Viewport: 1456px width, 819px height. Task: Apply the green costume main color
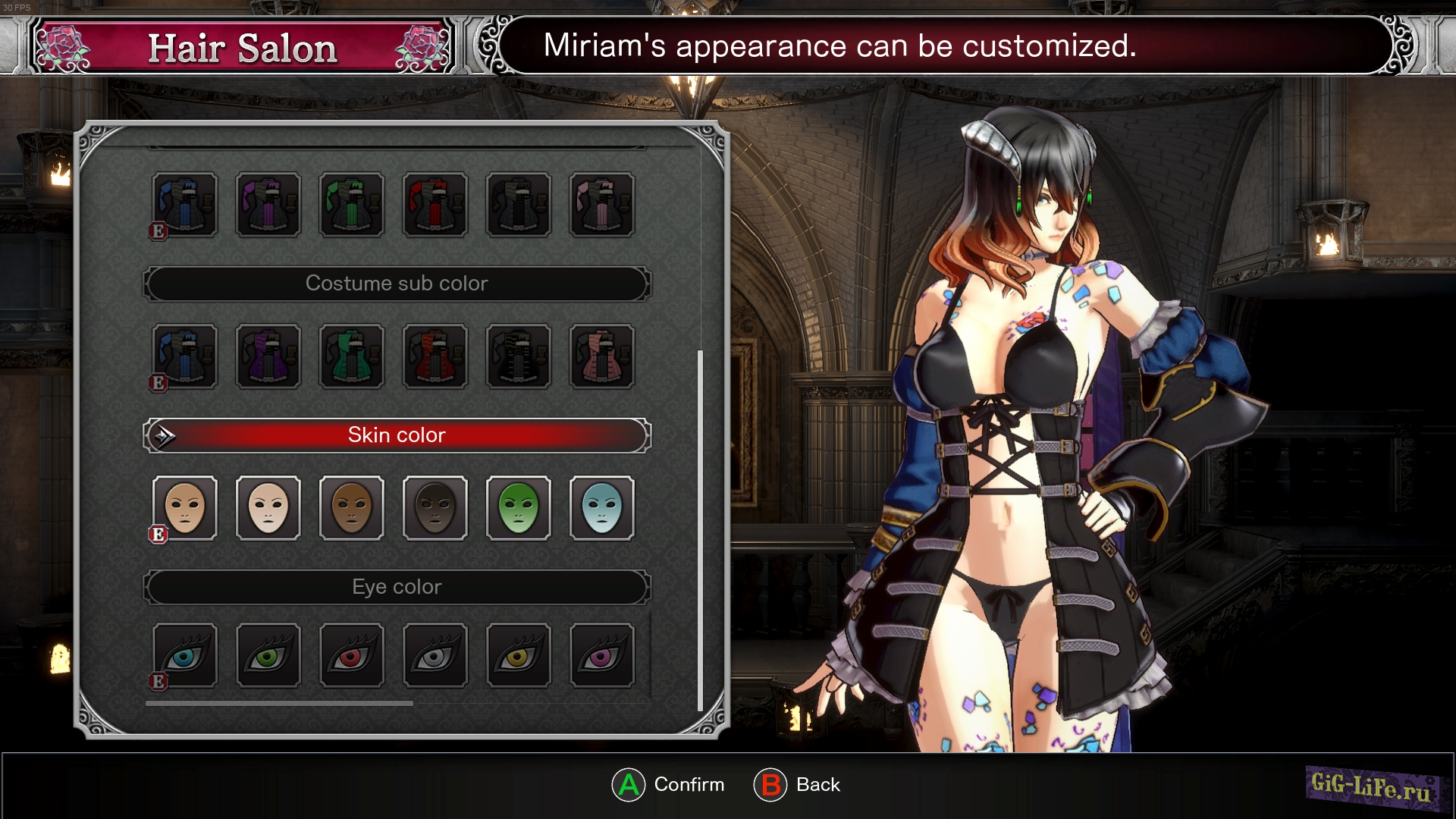(x=352, y=205)
